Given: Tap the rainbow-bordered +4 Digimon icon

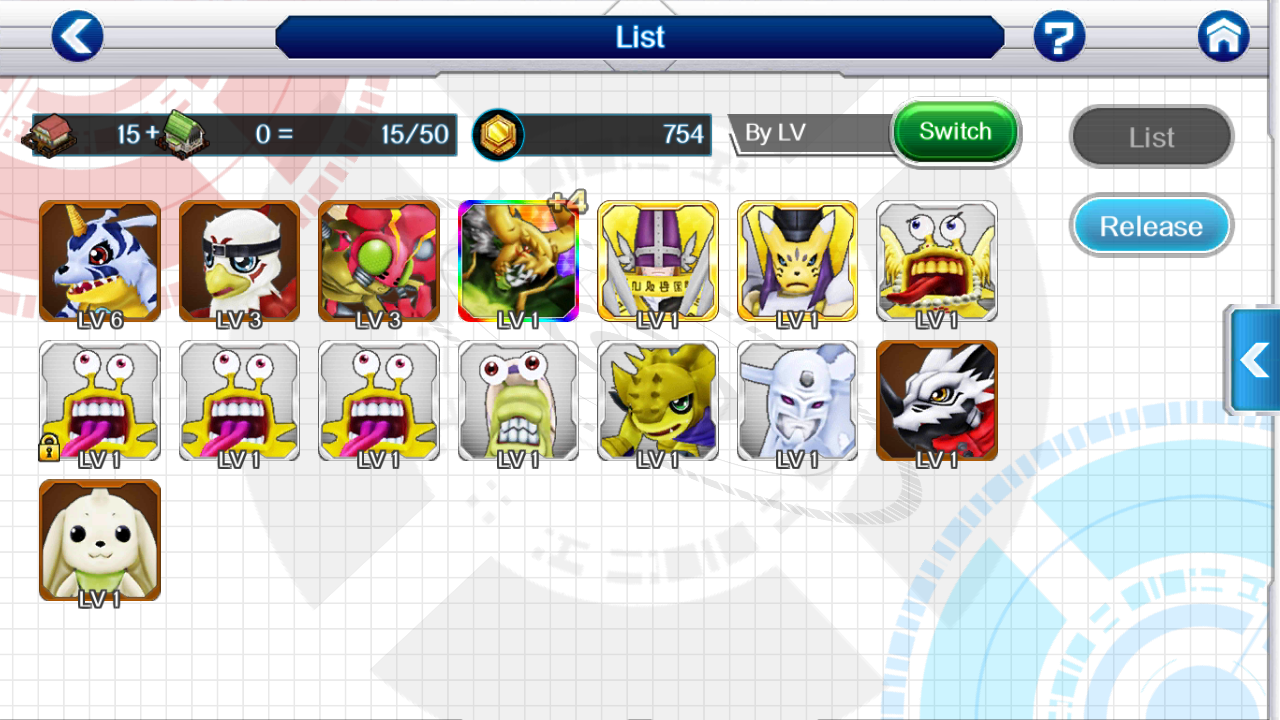Looking at the screenshot, I should click(x=518, y=261).
